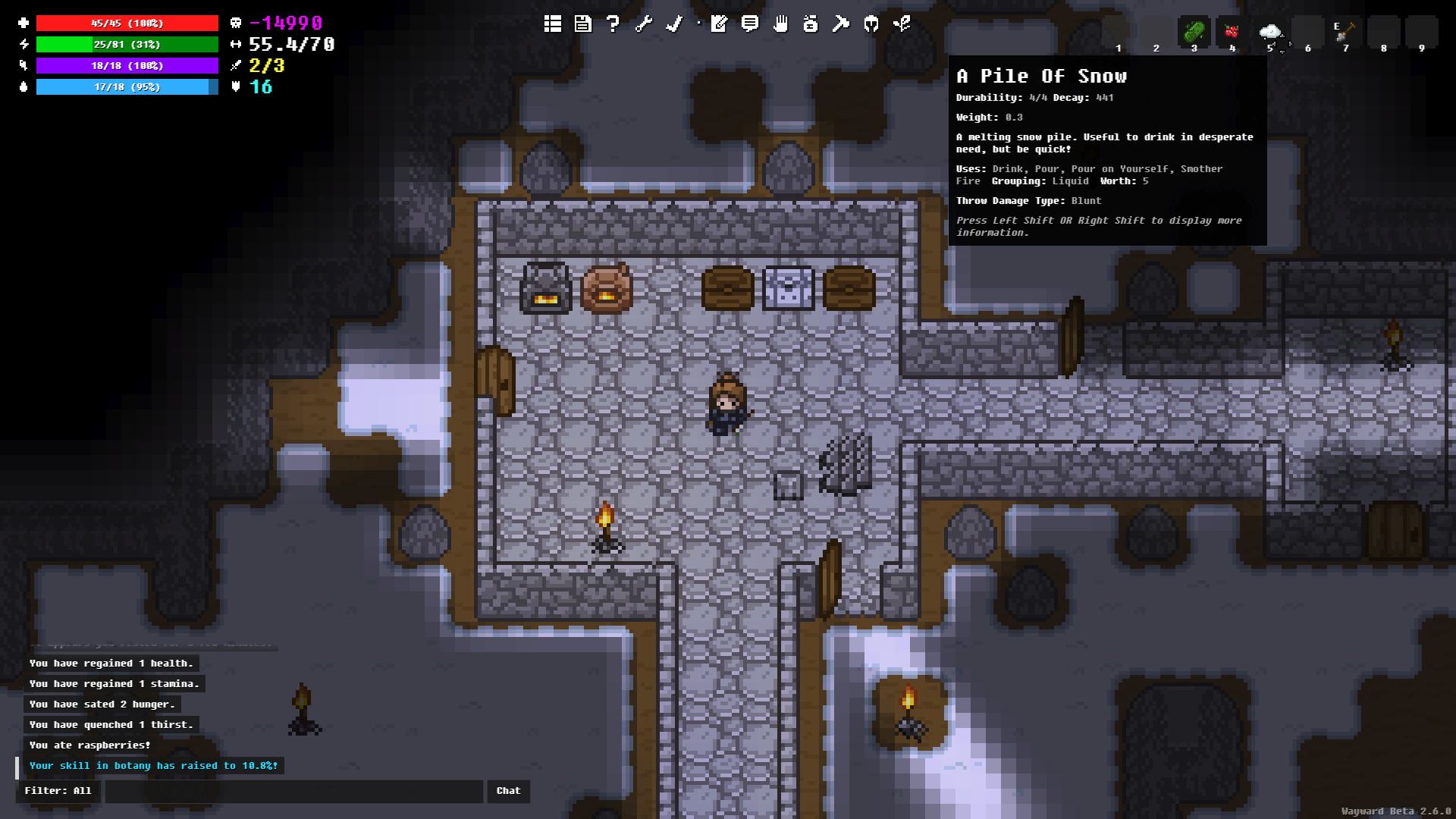Open options via the wrench icon

pos(643,24)
